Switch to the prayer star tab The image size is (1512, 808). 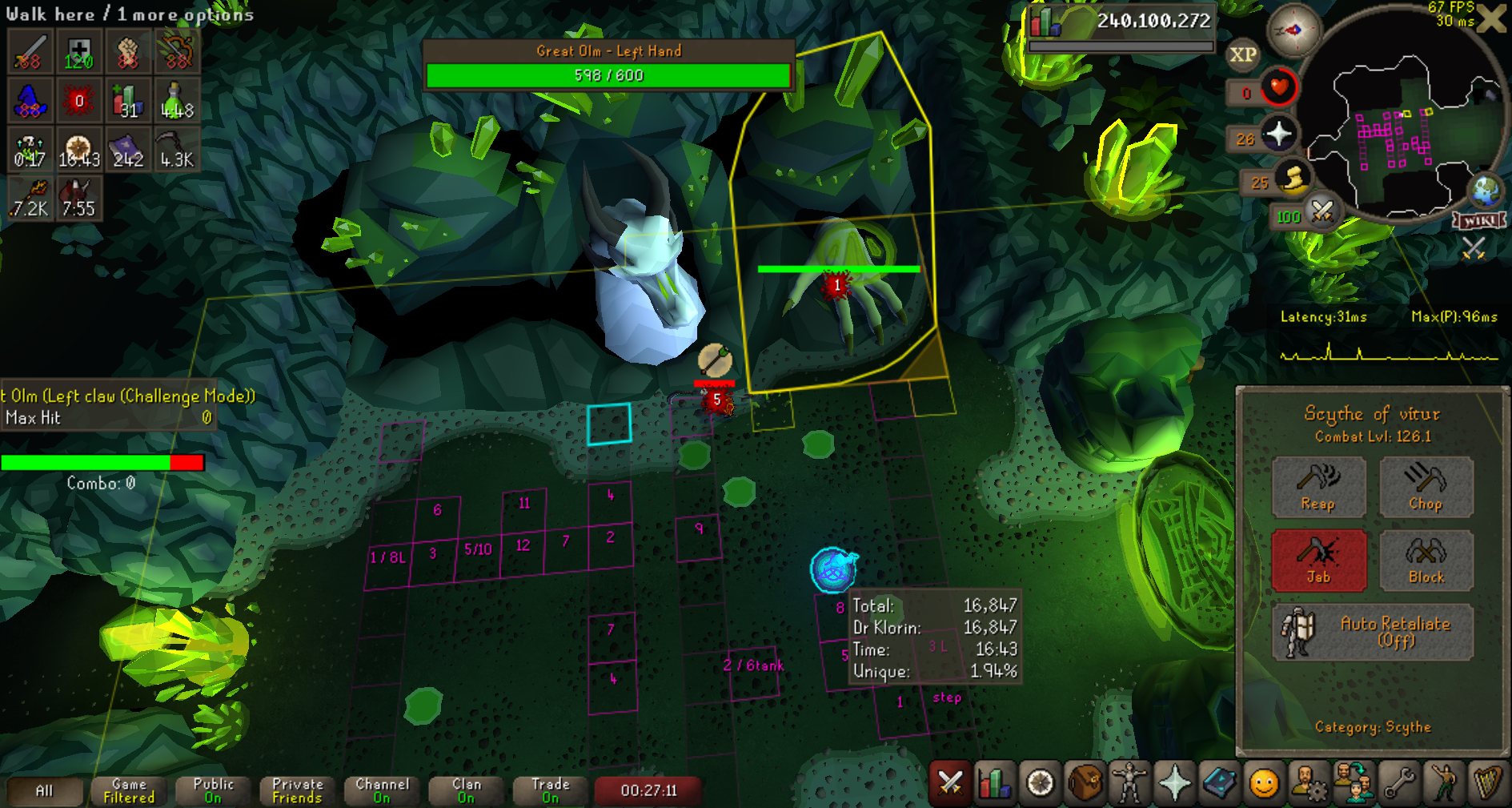(x=1174, y=782)
